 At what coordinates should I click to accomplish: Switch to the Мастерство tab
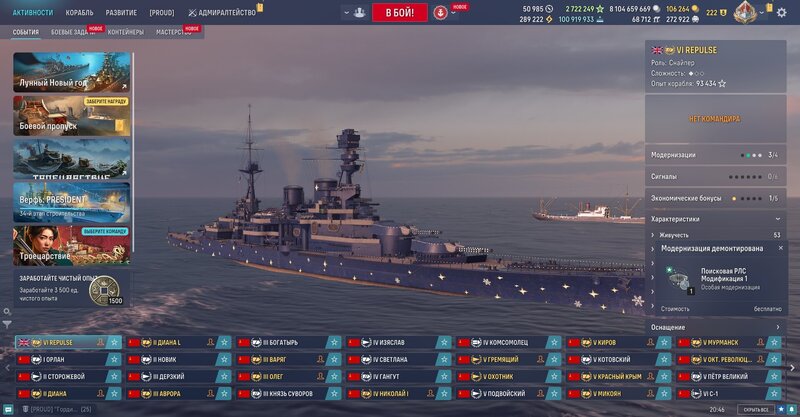(175, 32)
